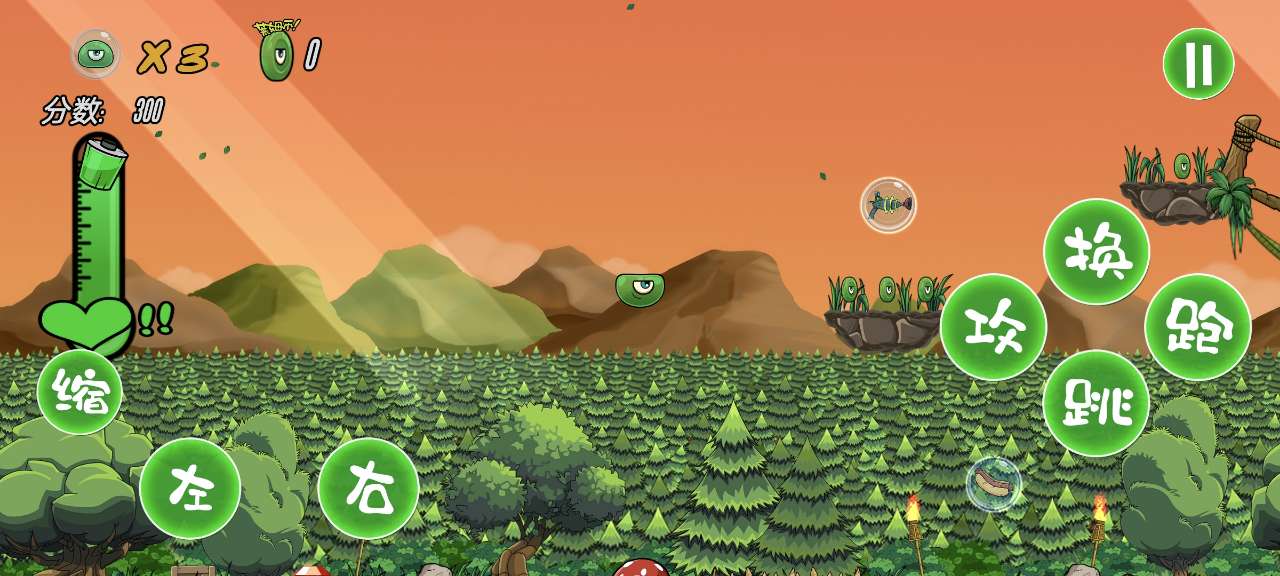Move right with the 右 button
Image resolution: width=1280 pixels, height=576 pixels.
tap(368, 488)
